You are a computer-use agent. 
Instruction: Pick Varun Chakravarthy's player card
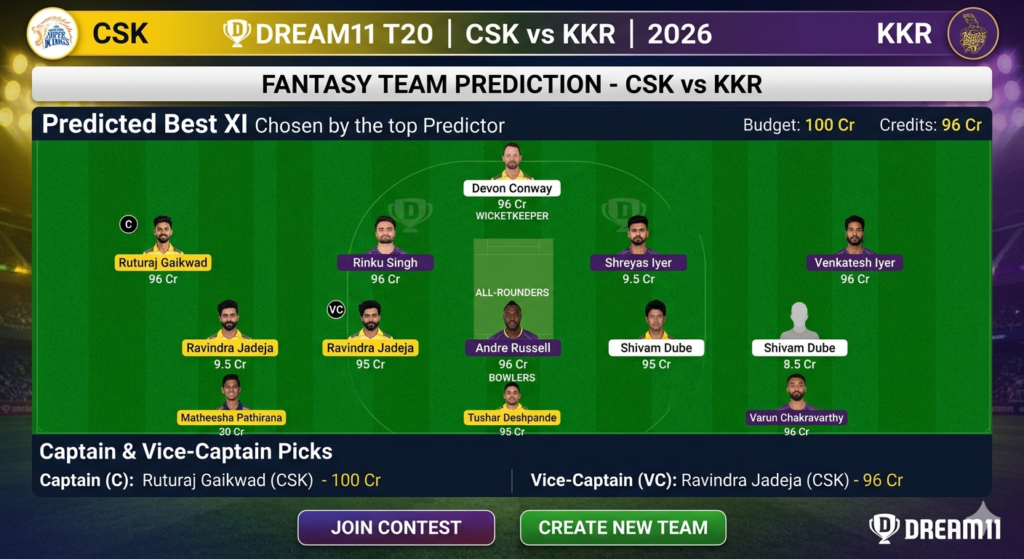pos(797,416)
